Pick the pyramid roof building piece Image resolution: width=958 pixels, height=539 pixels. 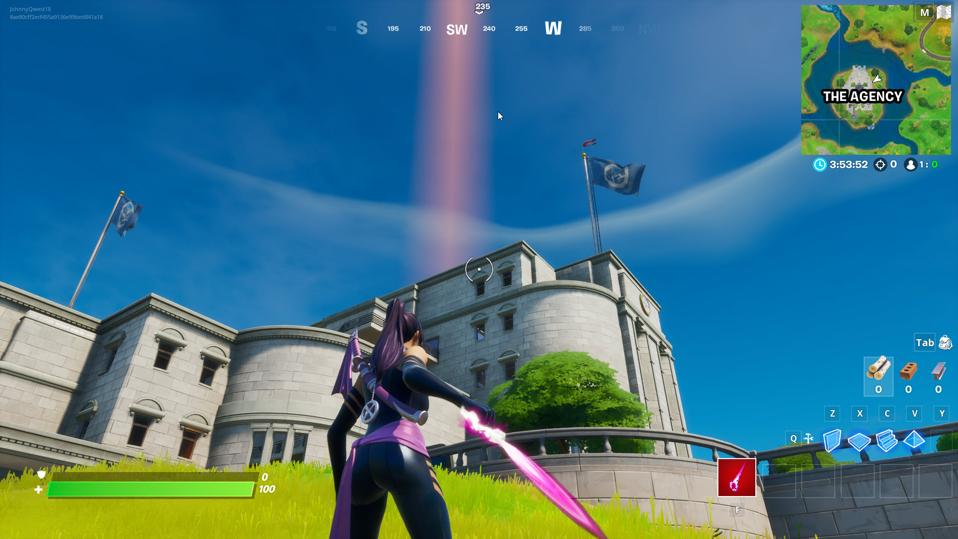point(914,440)
